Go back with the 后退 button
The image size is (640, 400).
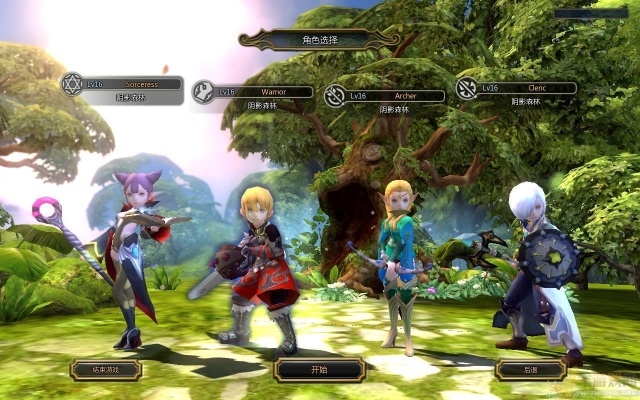coord(530,369)
